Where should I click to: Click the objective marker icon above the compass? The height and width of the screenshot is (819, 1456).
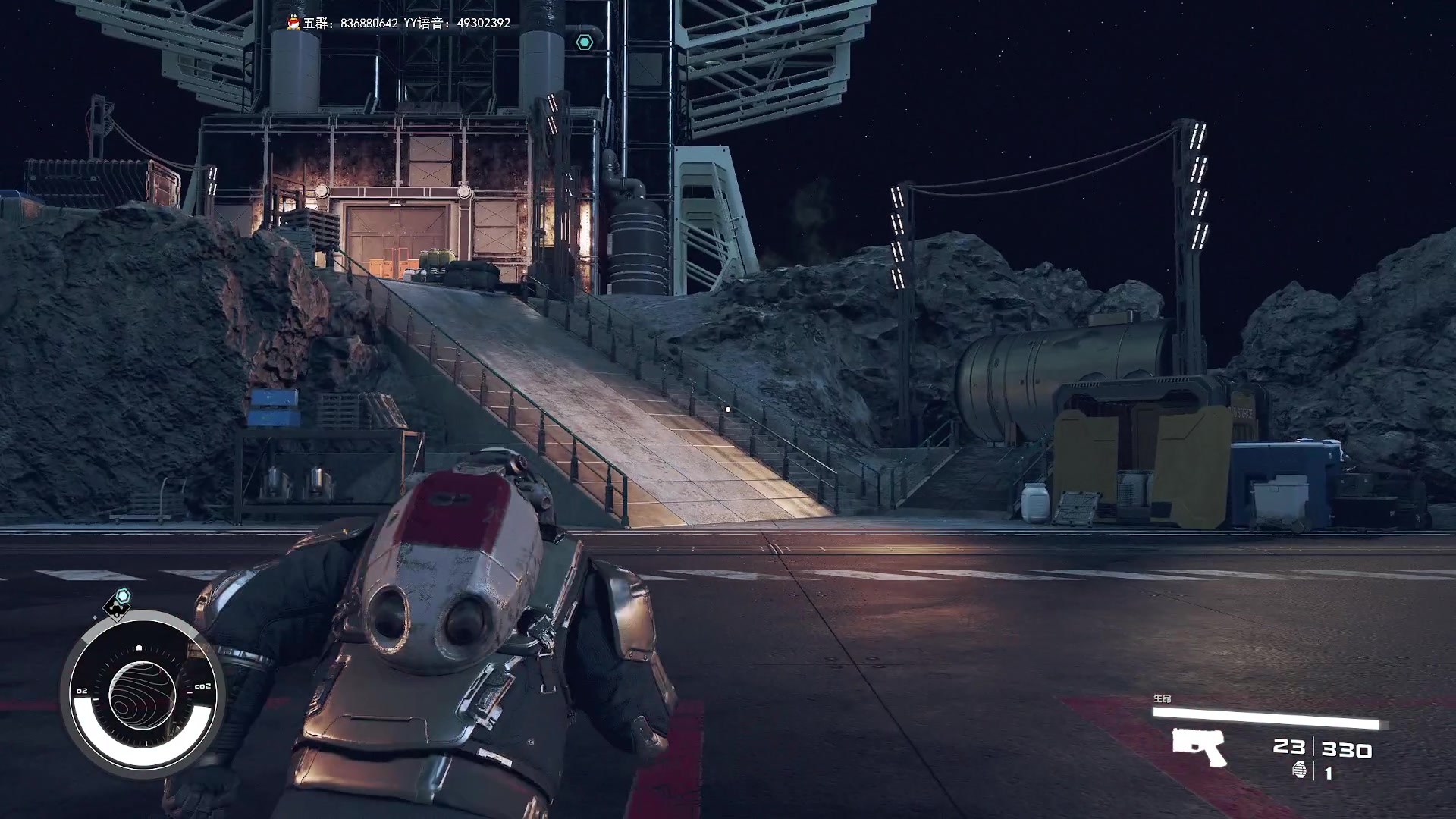point(118,603)
